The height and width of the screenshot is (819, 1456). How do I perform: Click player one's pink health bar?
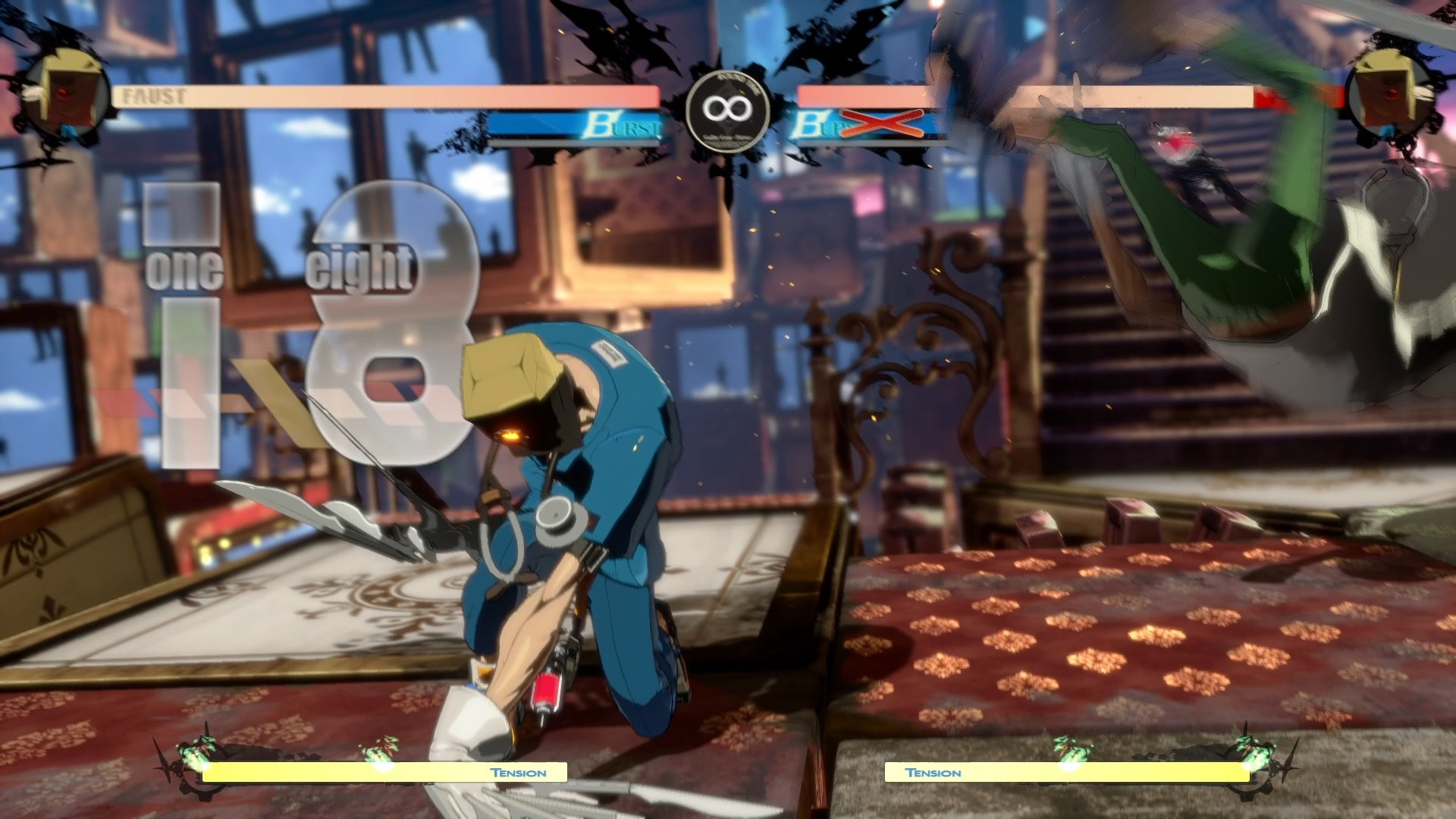(379, 96)
